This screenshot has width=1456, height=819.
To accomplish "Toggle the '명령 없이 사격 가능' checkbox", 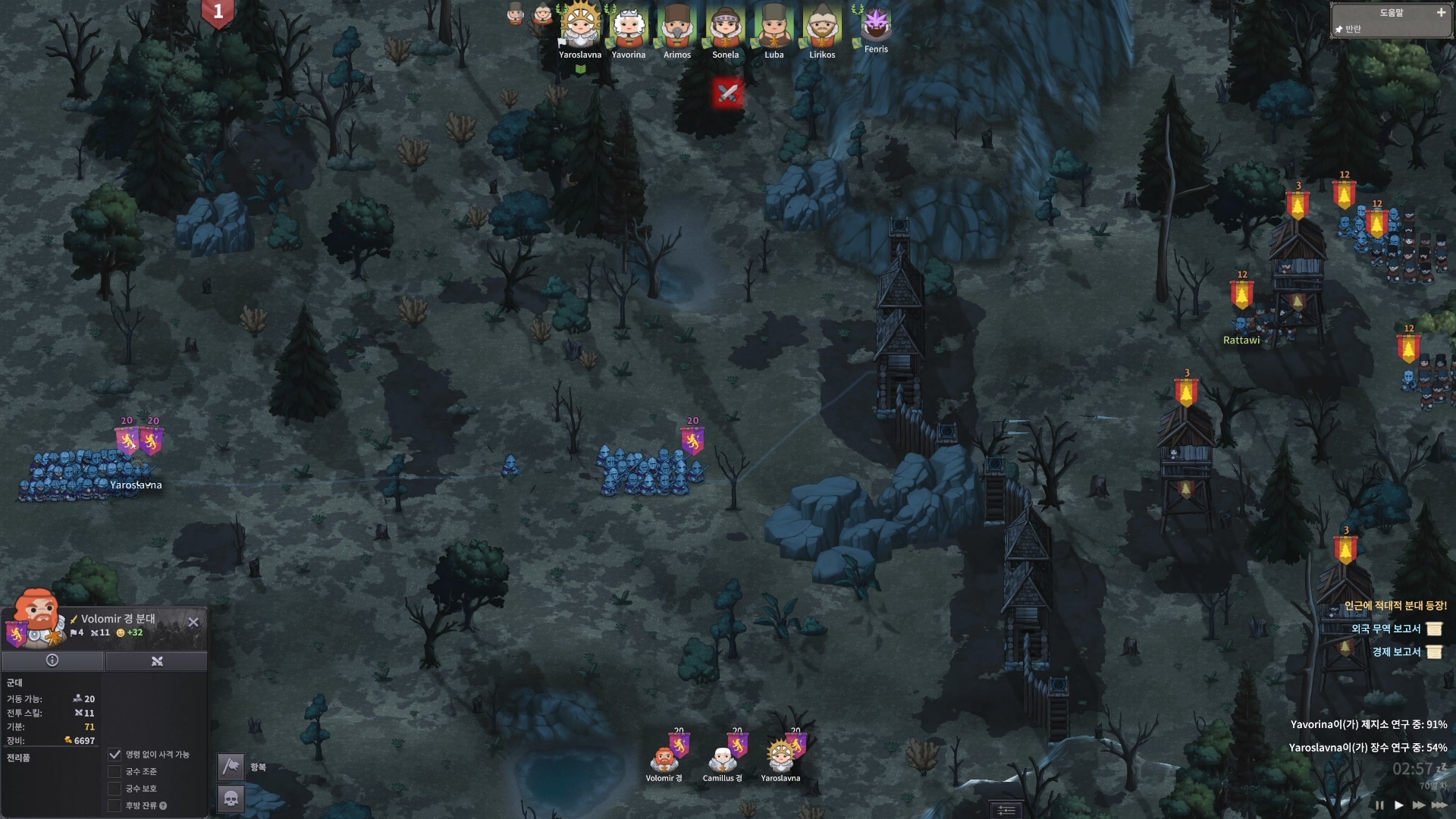I will (115, 755).
